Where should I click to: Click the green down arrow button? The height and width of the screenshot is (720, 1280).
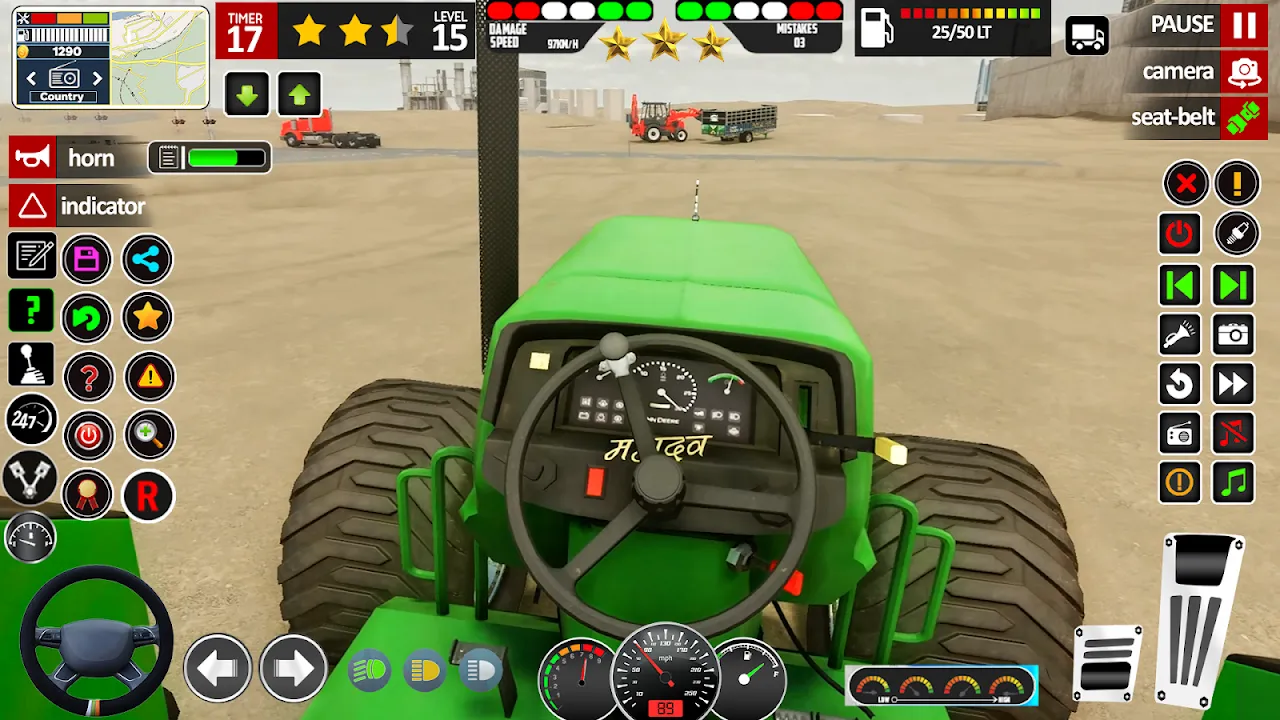247,96
